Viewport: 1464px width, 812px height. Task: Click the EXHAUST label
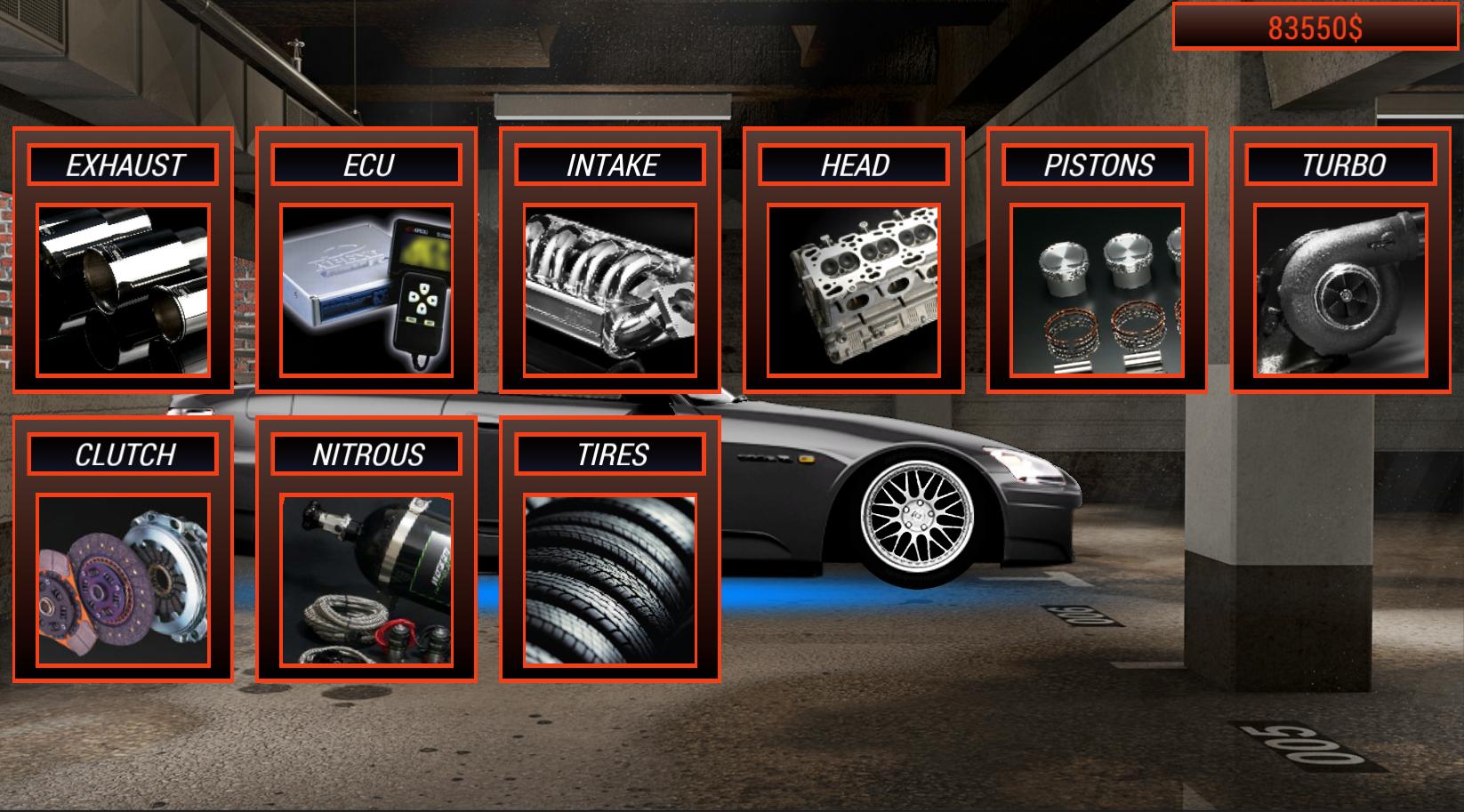point(125,164)
